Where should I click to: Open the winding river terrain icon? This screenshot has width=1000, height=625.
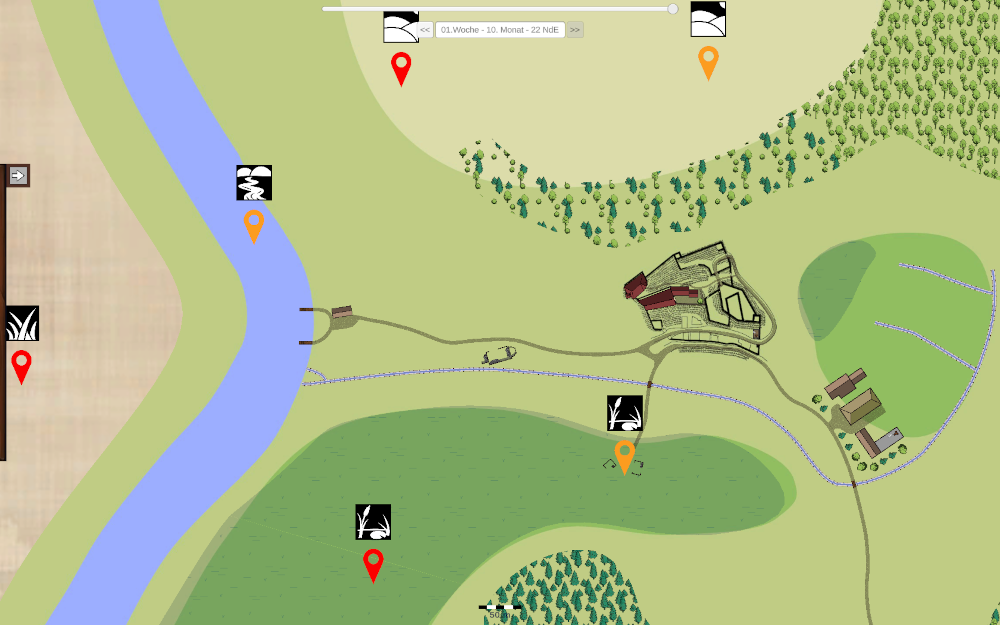click(x=254, y=183)
